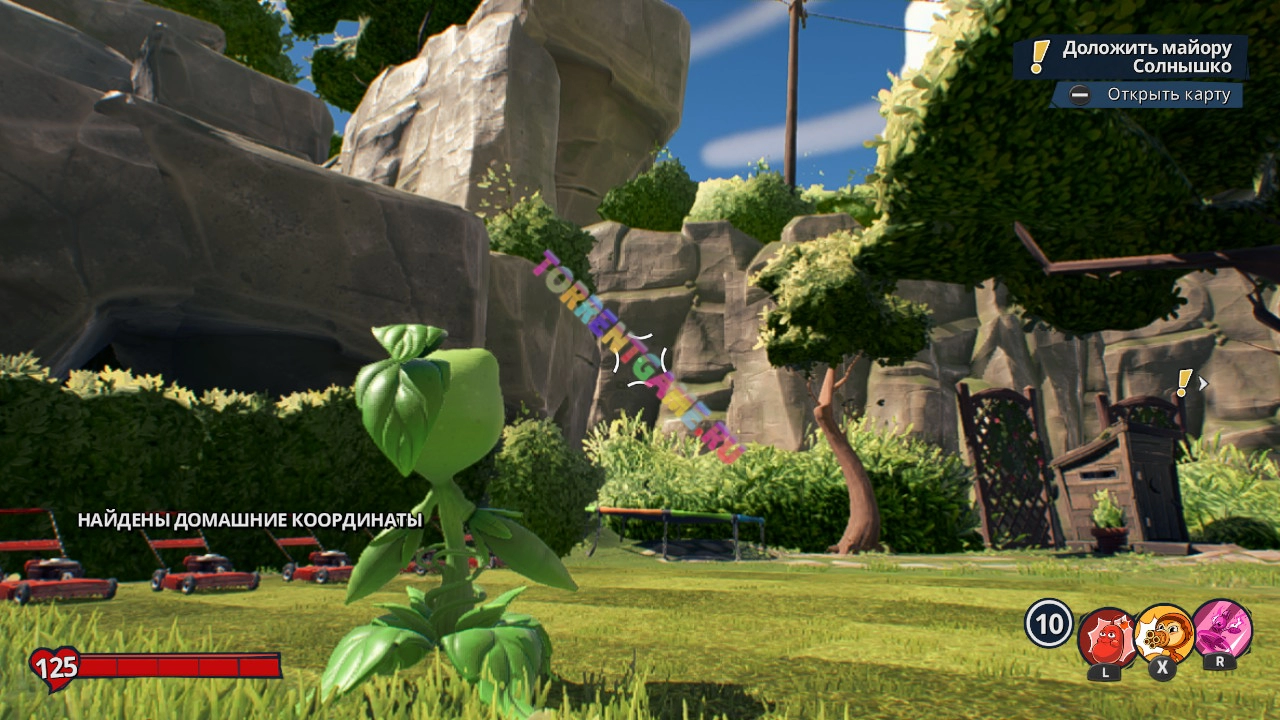Activate the orange Pea Gatling ability

click(x=1164, y=635)
